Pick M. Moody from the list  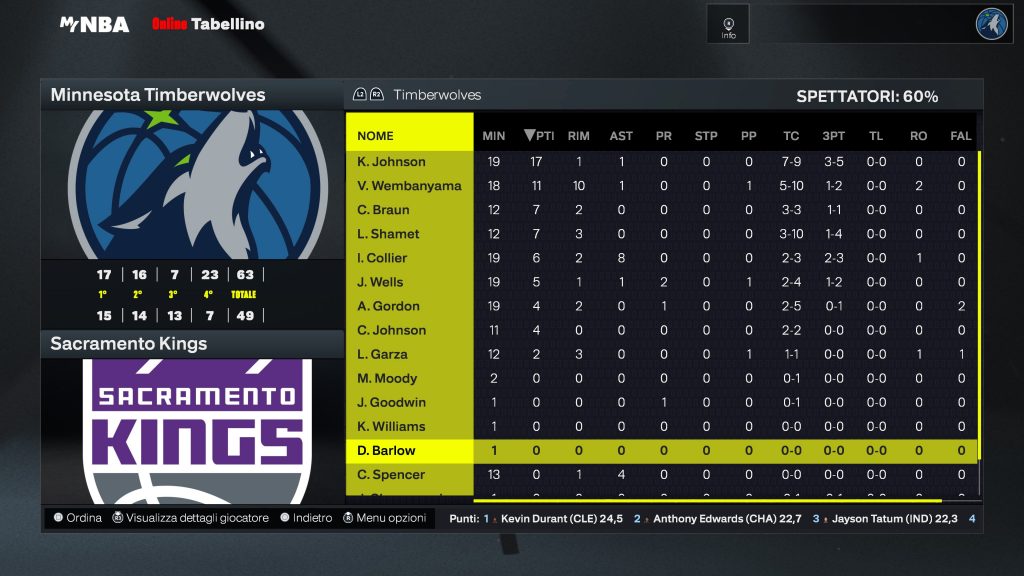coord(387,378)
